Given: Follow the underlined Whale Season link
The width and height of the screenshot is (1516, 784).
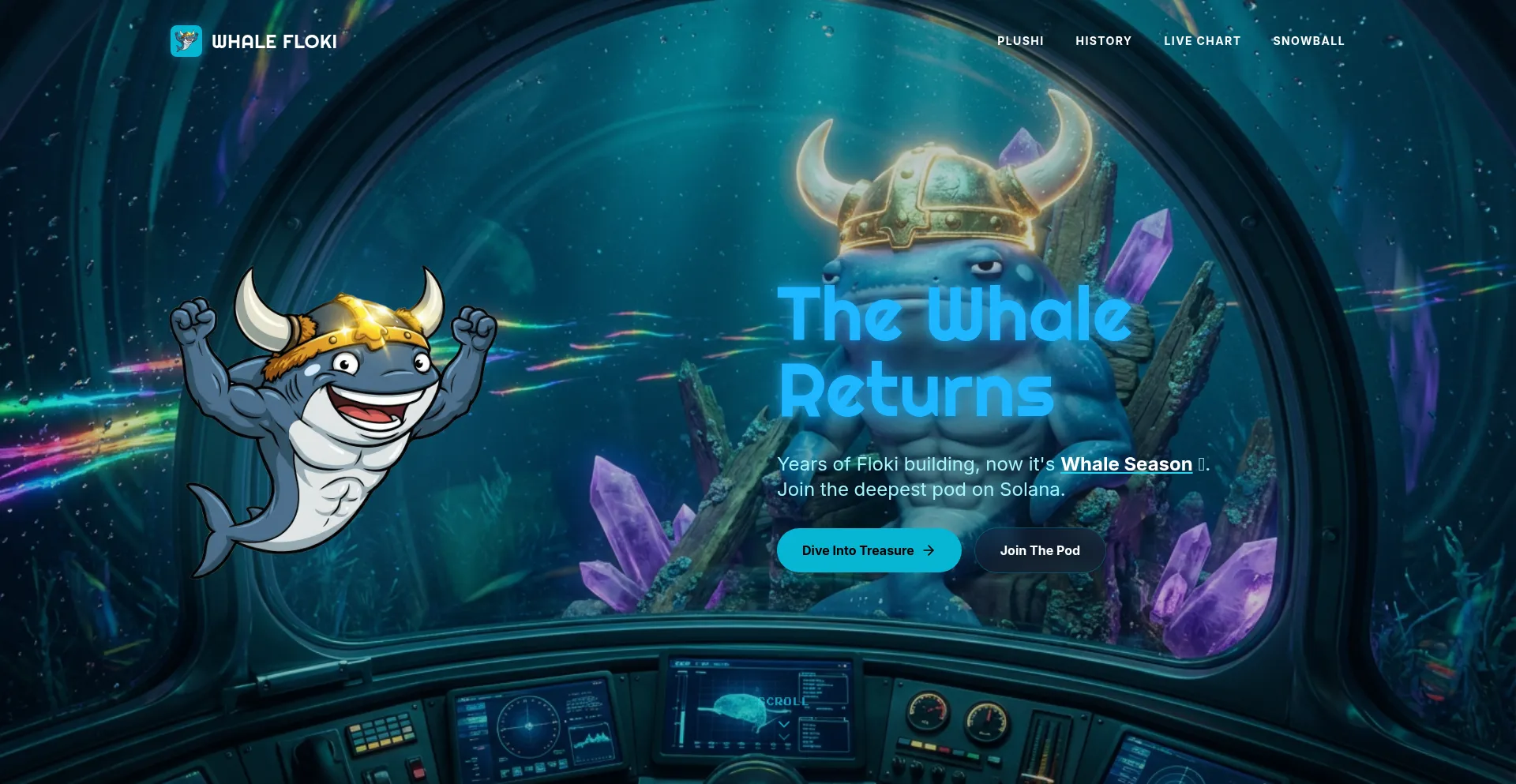Looking at the screenshot, I should click(x=1126, y=464).
